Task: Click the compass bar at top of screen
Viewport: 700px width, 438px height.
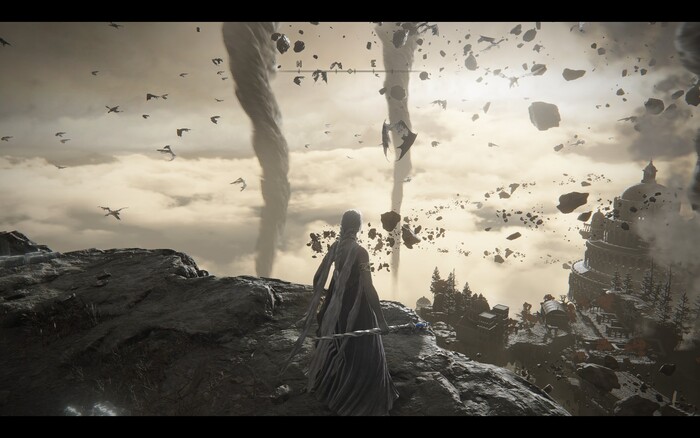Action: 350,70
